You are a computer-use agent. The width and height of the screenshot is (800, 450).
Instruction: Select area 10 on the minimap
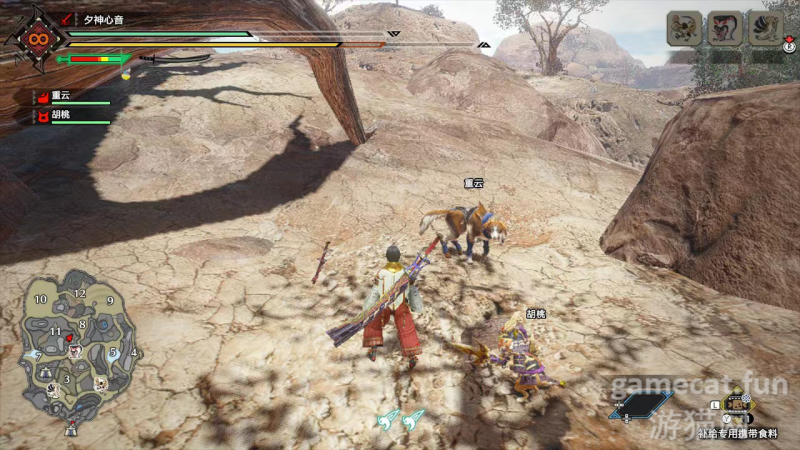[40, 299]
